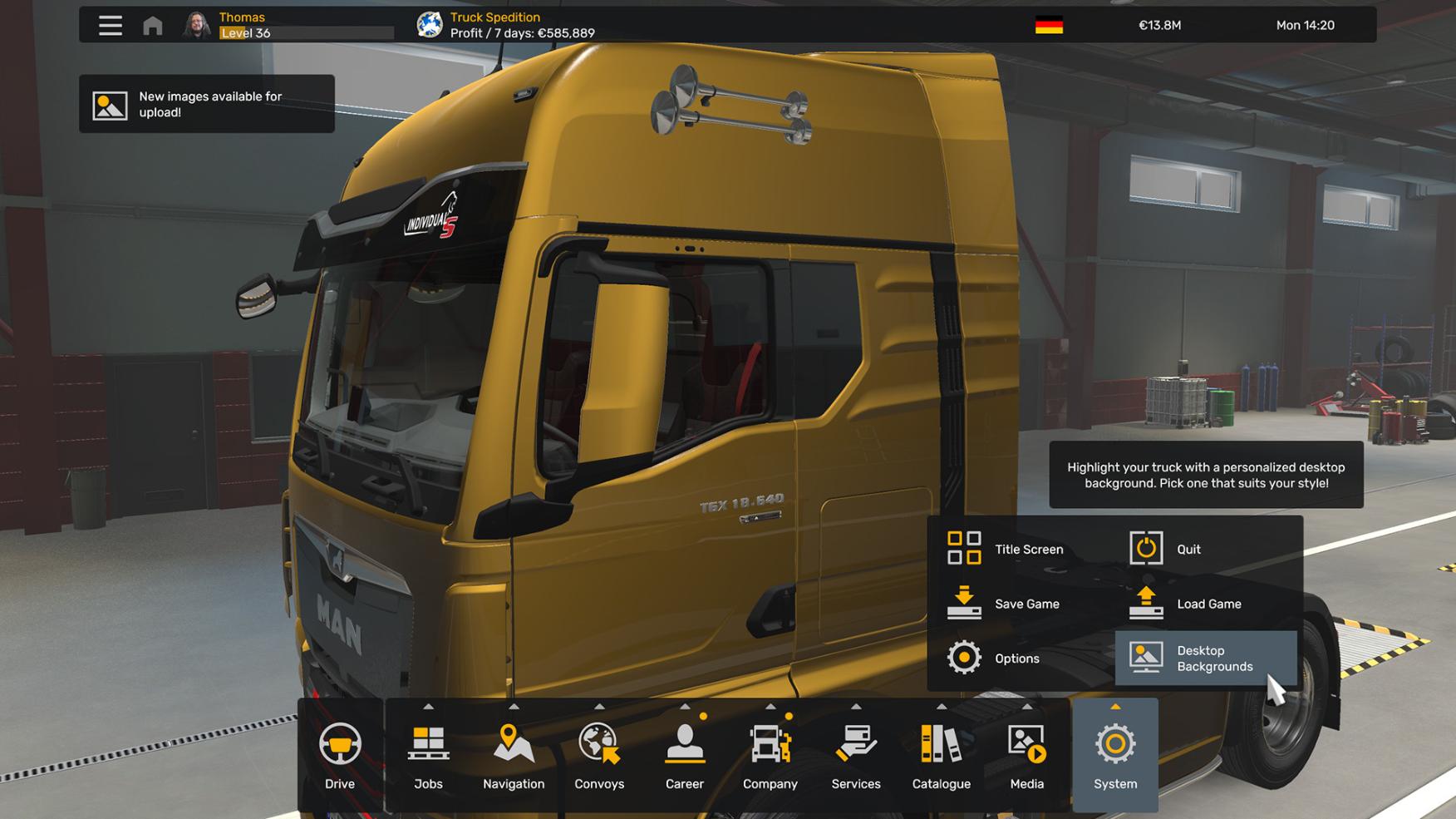Viewport: 1456px width, 819px height.
Task: Browse the Catalogue menu
Action: coord(942,755)
